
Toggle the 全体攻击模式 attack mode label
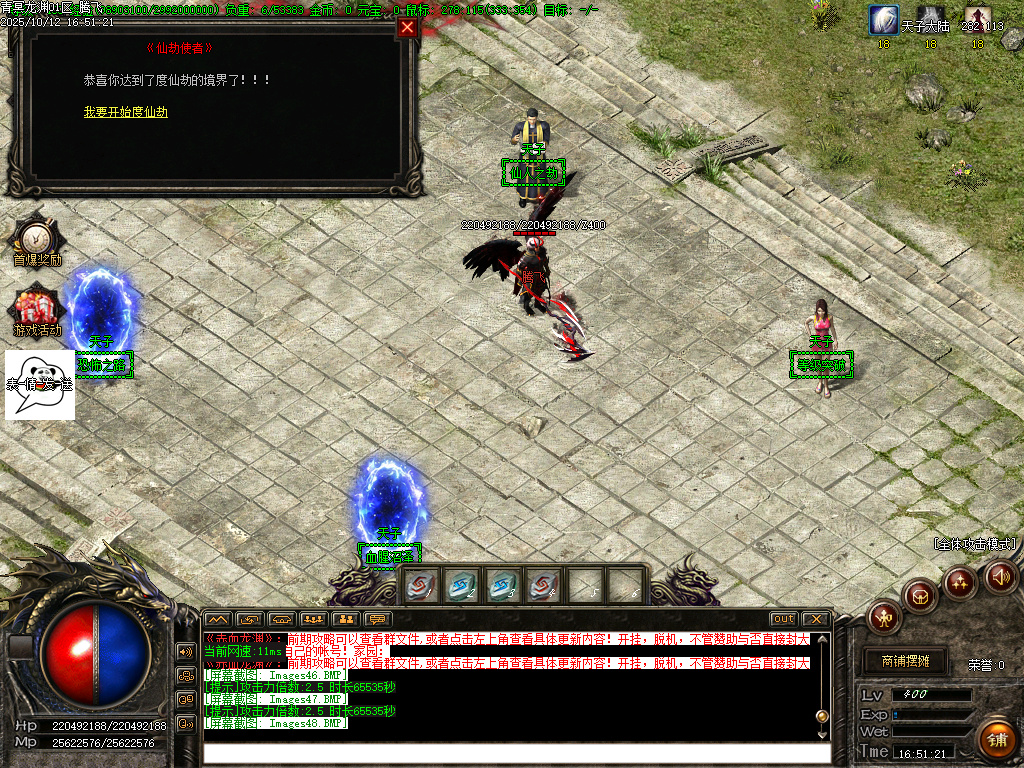975,544
